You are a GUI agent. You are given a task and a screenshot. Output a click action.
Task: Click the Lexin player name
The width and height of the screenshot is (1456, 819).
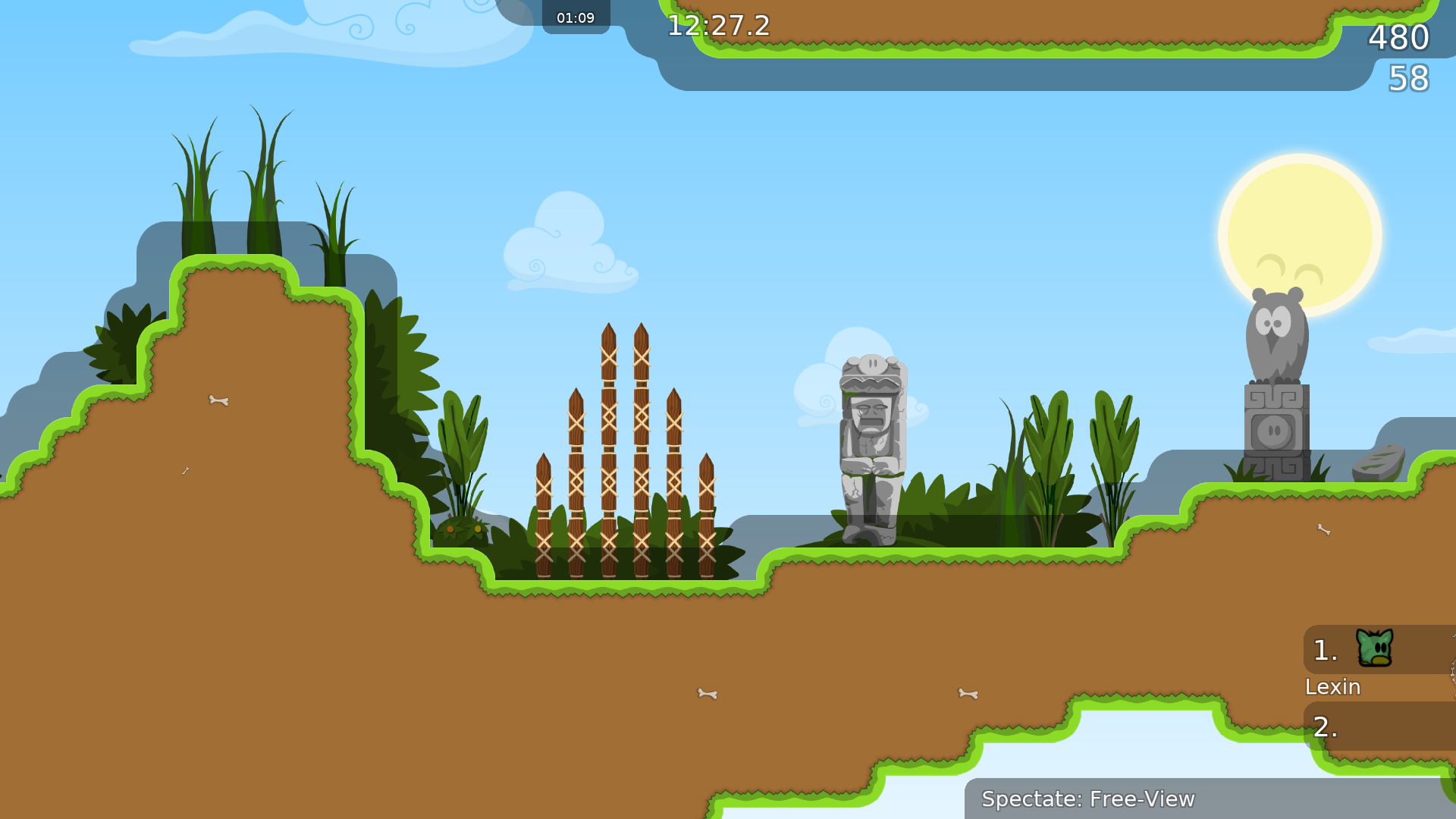(1333, 687)
